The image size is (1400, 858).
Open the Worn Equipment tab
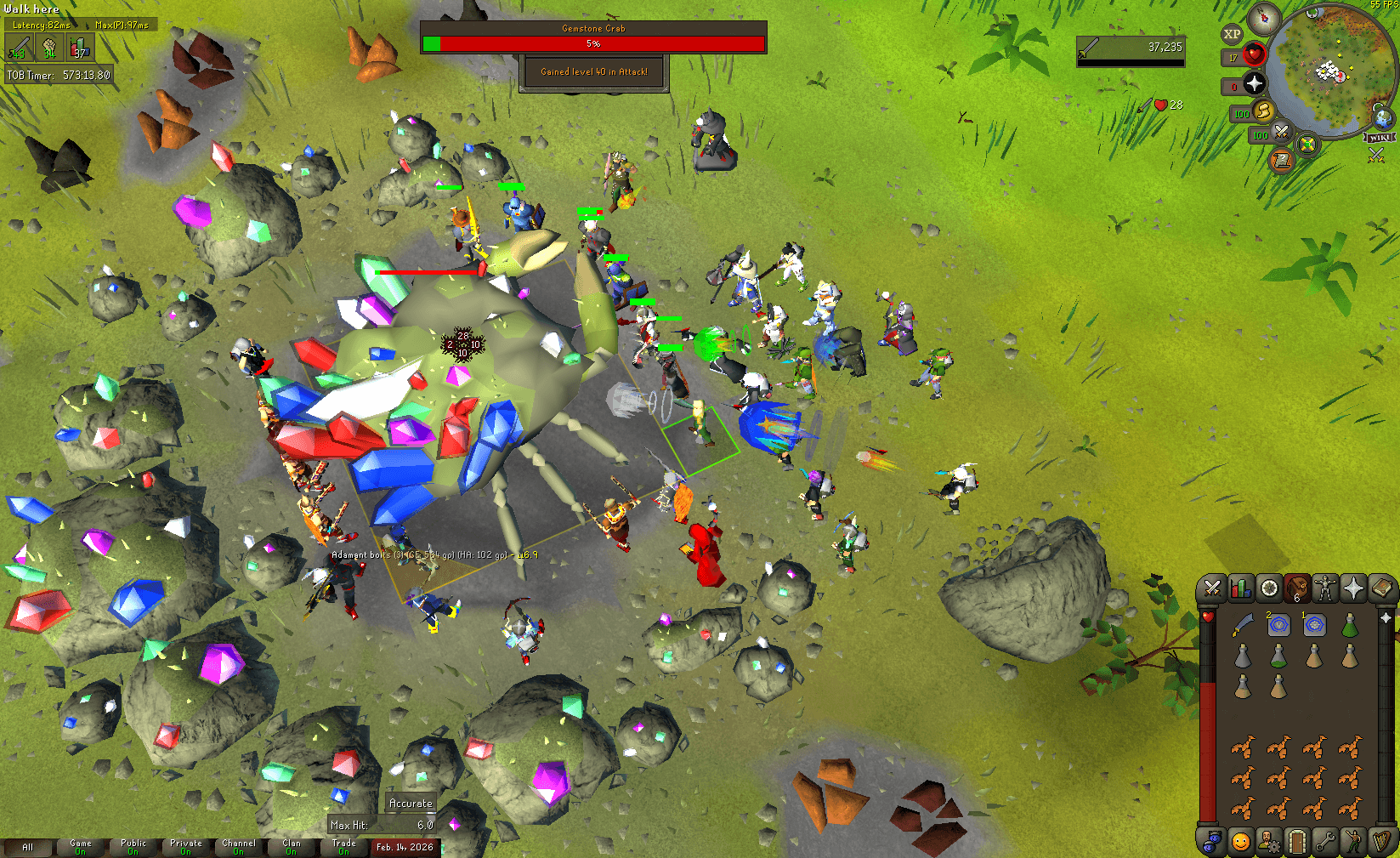[x=1326, y=588]
